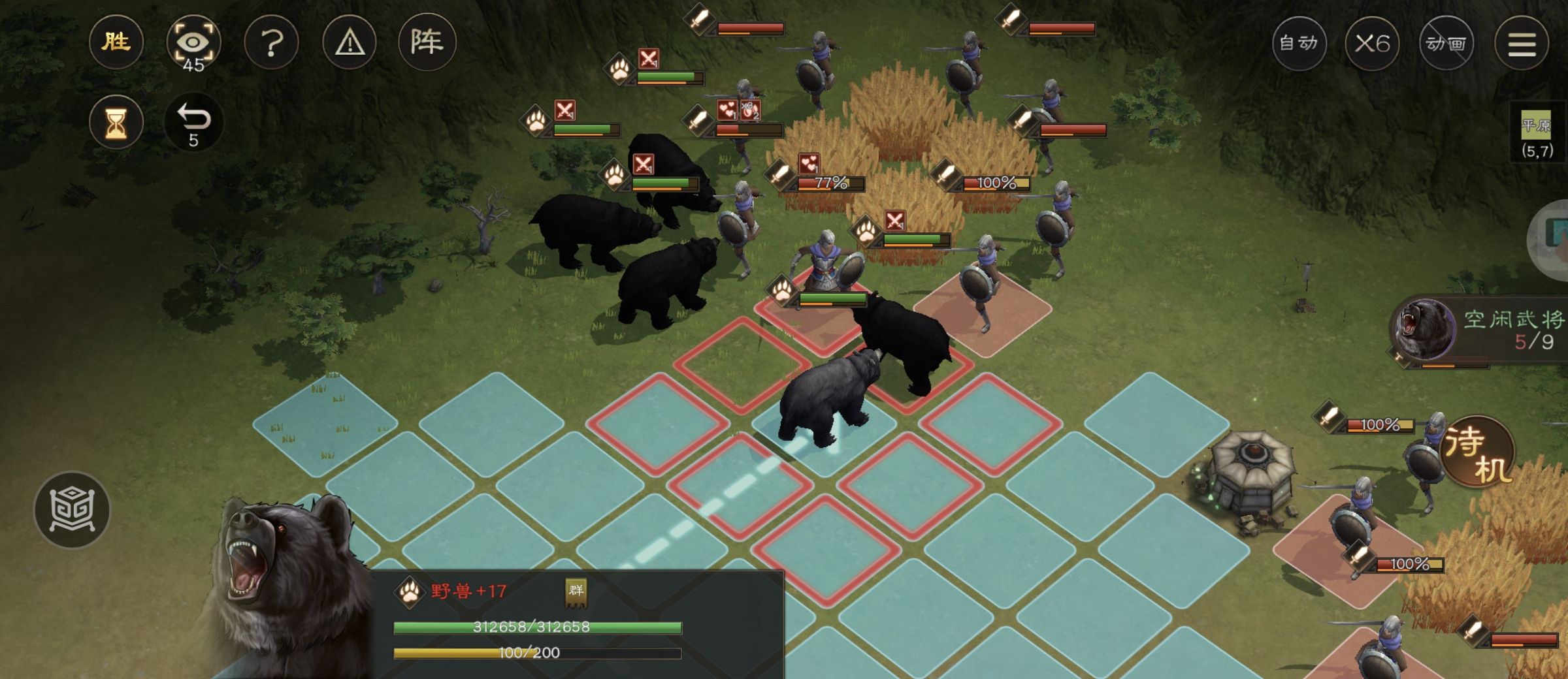The height and width of the screenshot is (679, 1568).
Task: Open the 胜 victory conditions button
Action: [116, 43]
